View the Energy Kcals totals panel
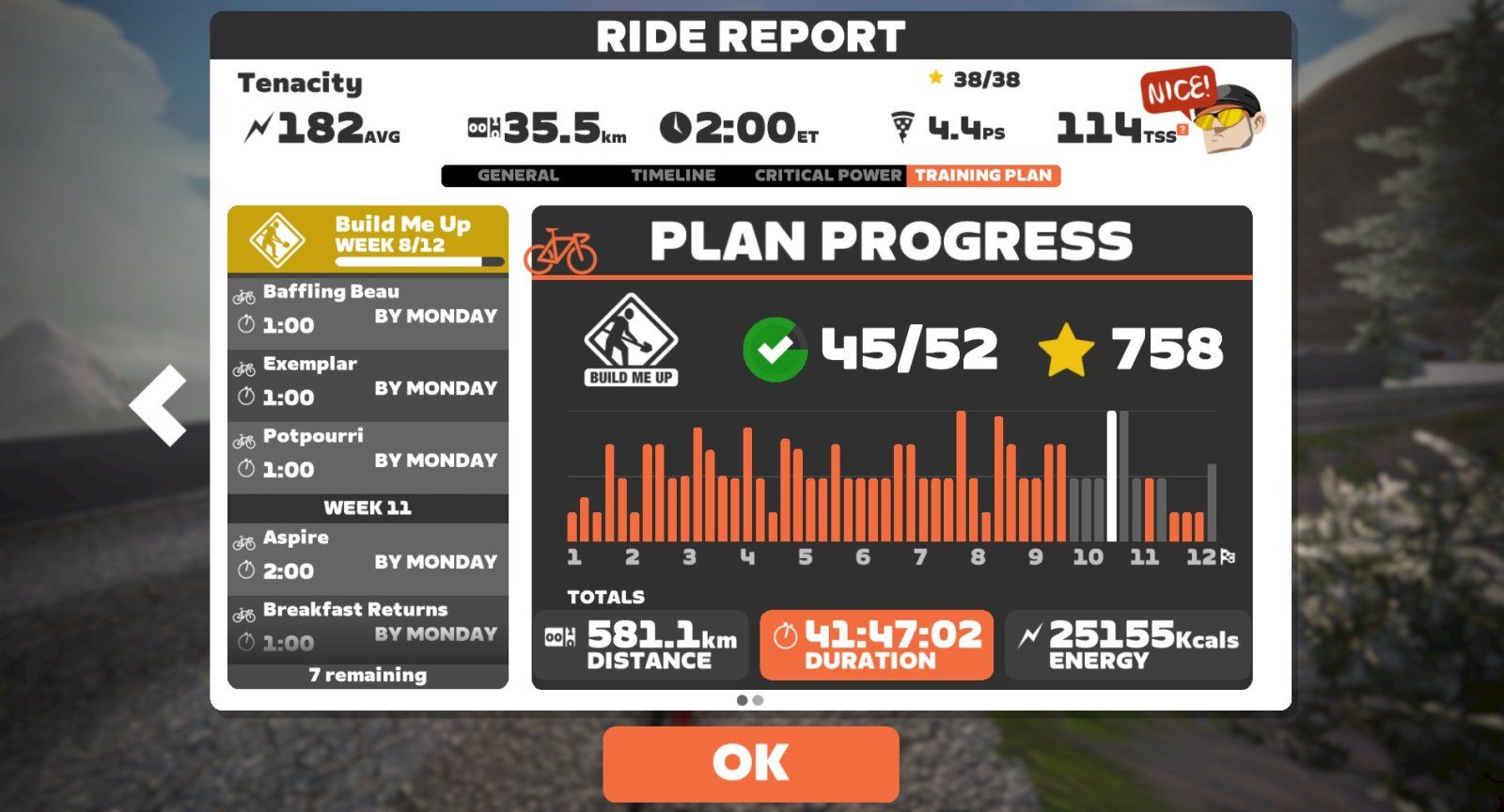This screenshot has height=812, width=1504. (x=1127, y=645)
